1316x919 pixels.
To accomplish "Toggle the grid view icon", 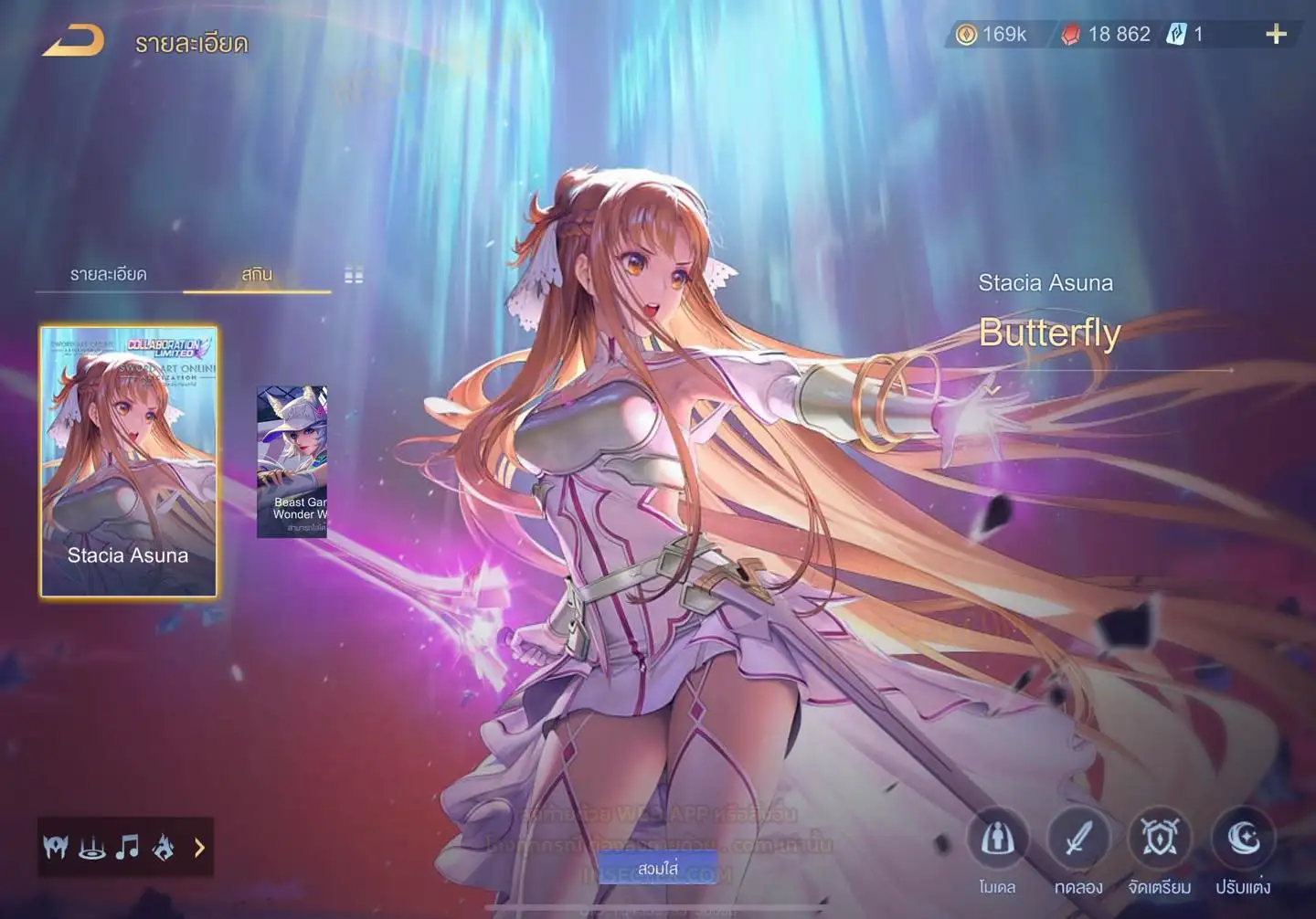I will point(354,275).
